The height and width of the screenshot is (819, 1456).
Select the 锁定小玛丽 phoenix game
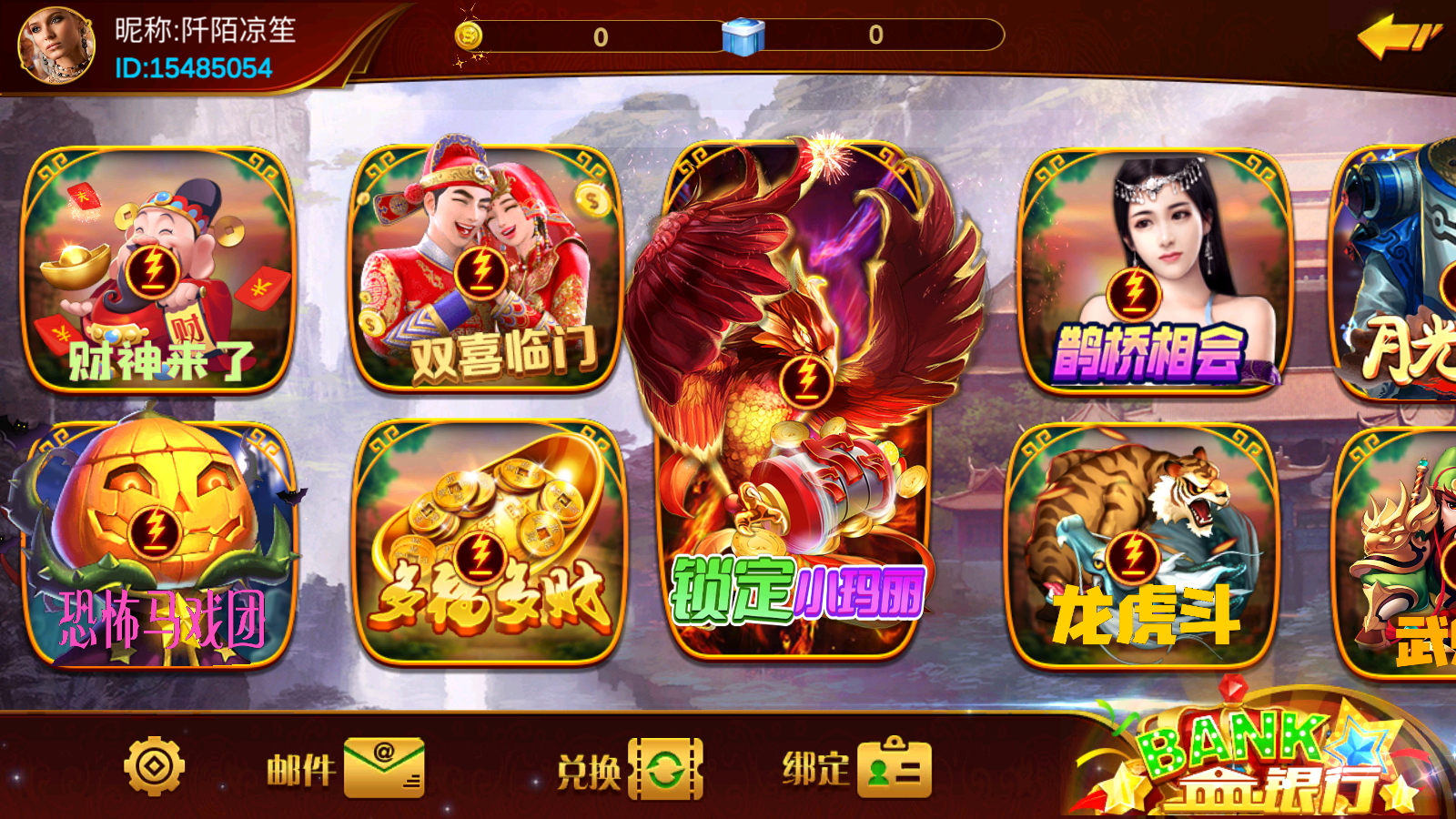[x=799, y=400]
